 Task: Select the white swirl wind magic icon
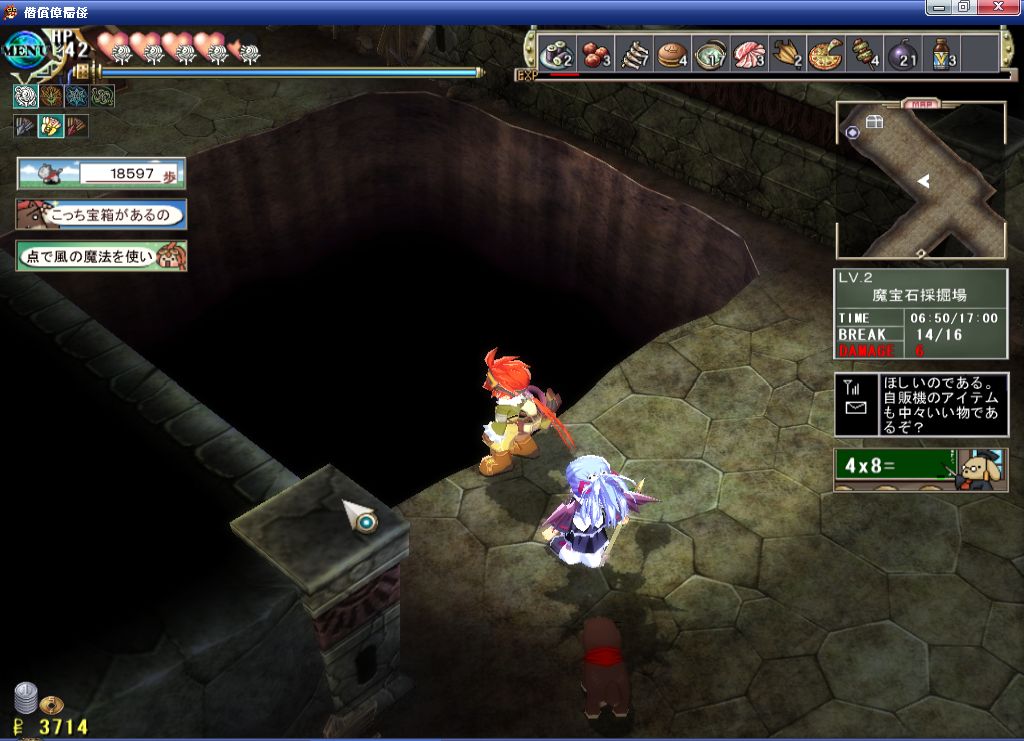(24, 96)
